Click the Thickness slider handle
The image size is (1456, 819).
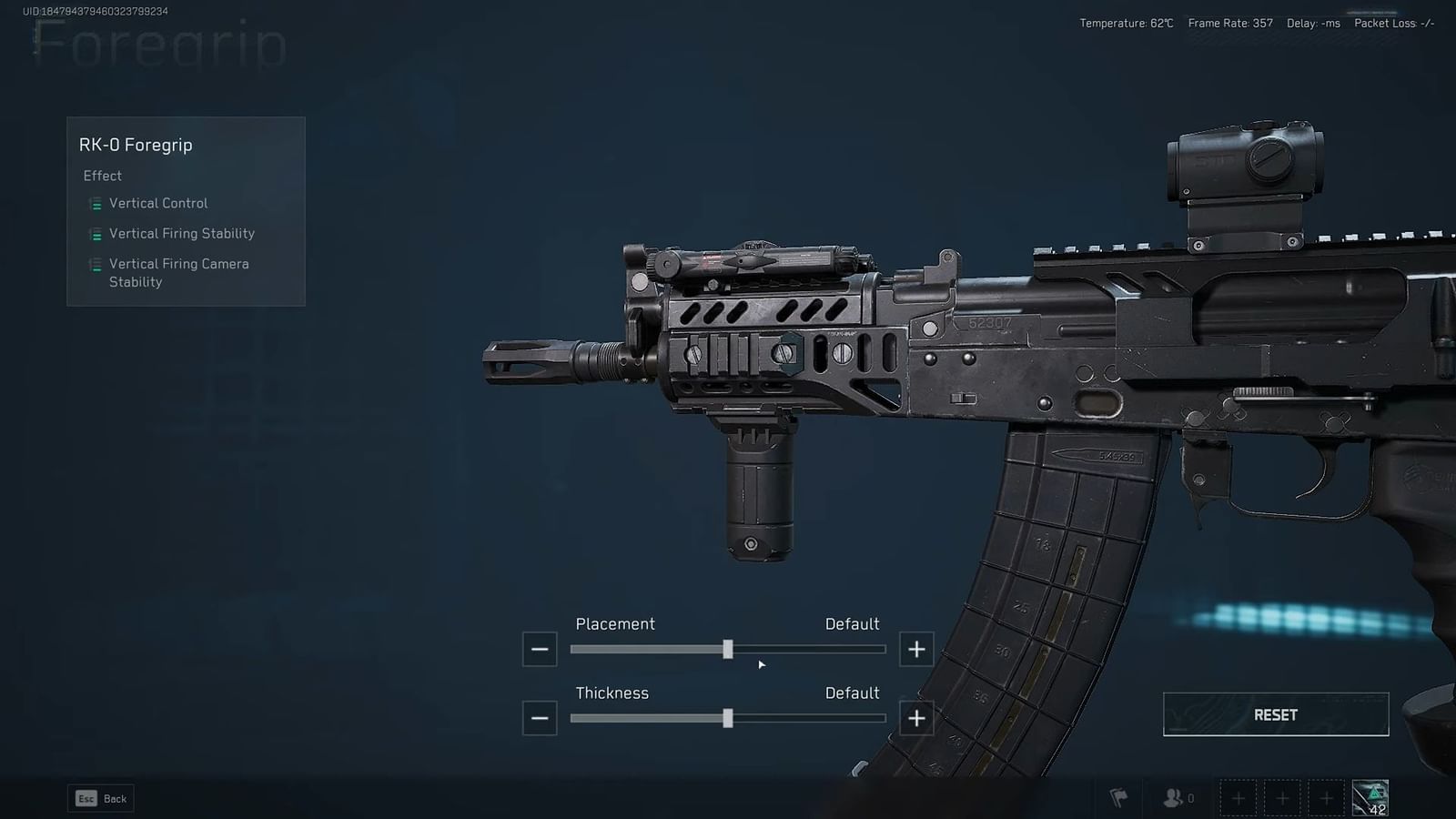click(x=728, y=718)
